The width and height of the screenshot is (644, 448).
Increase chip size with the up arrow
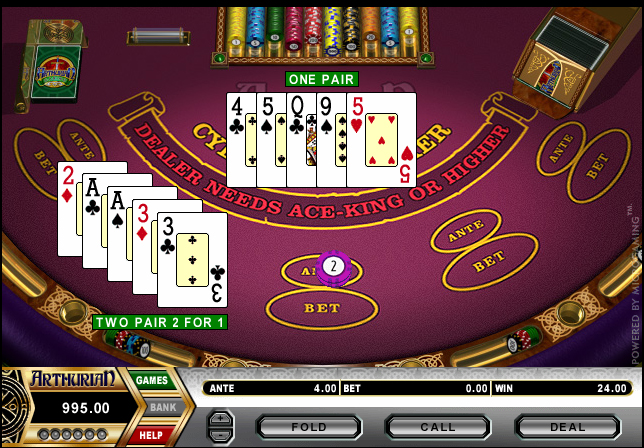click(220, 418)
